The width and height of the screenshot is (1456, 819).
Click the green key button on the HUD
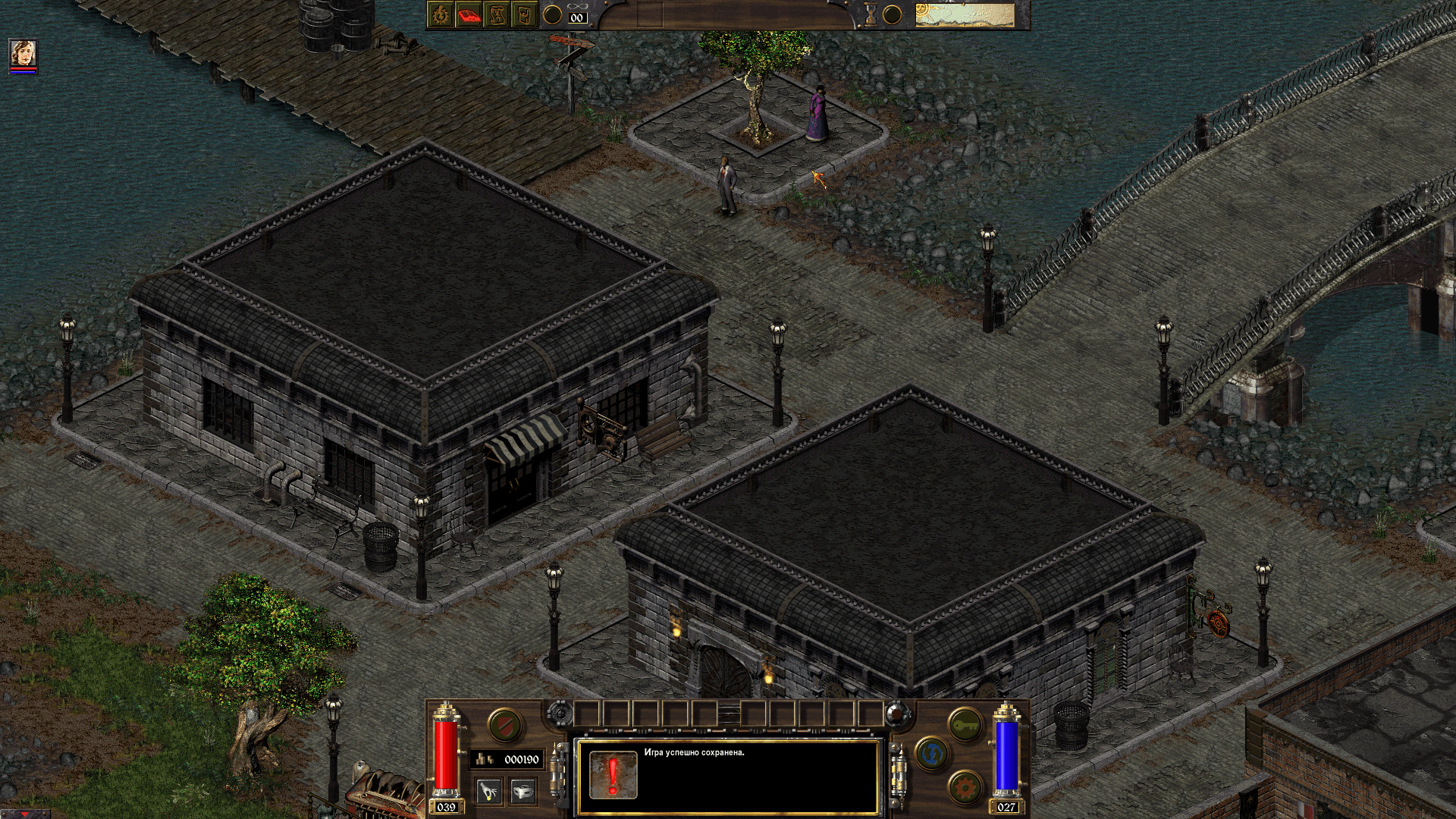point(965,724)
